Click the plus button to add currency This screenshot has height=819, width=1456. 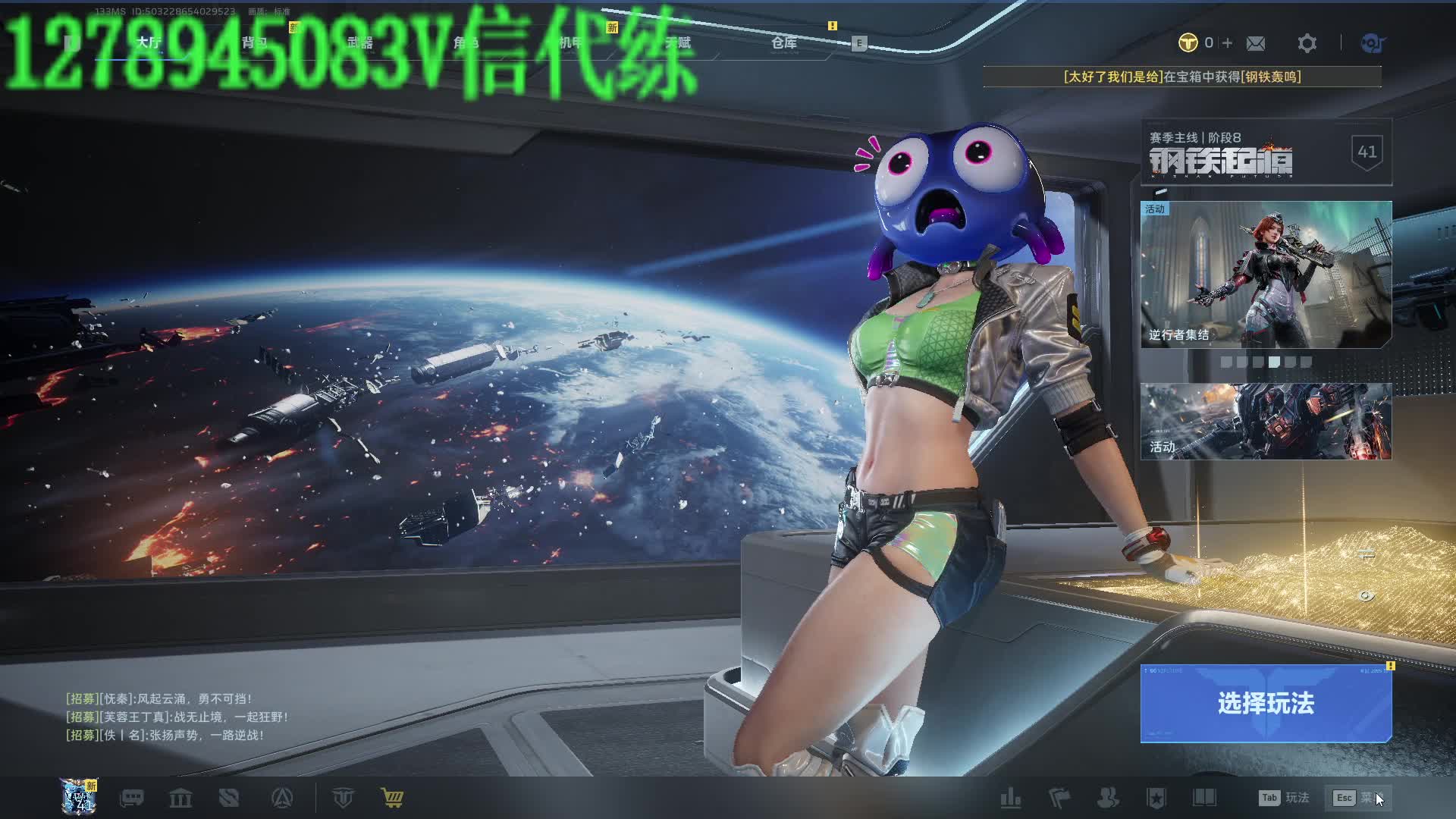coord(1228,43)
